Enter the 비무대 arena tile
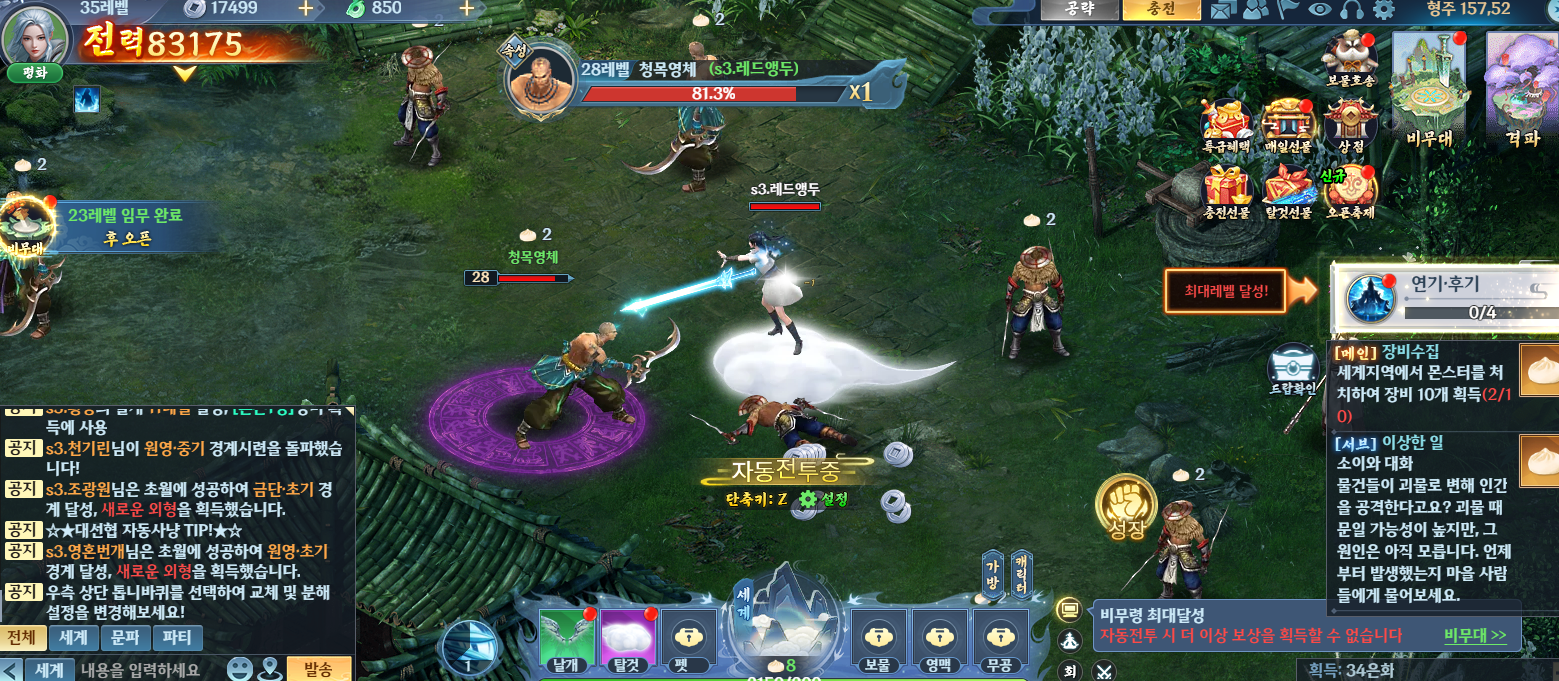The height and width of the screenshot is (681, 1559). coord(1428,90)
